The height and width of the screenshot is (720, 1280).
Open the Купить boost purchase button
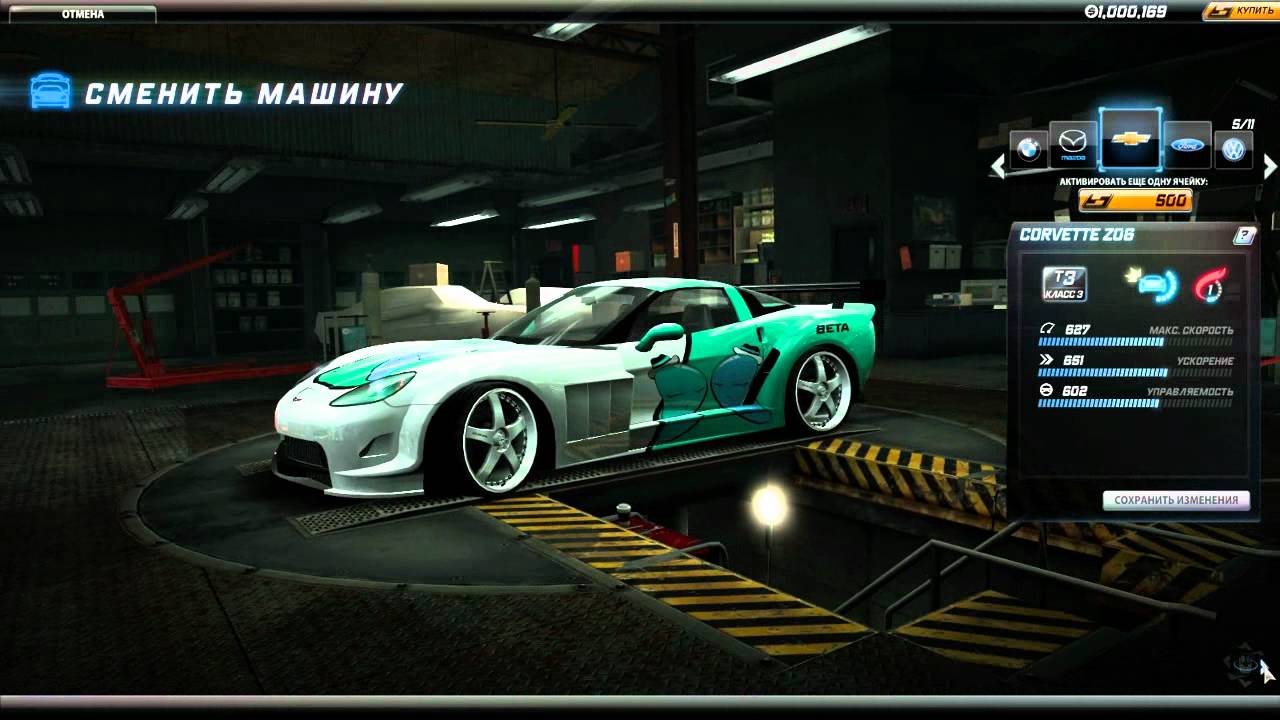[x=1242, y=11]
